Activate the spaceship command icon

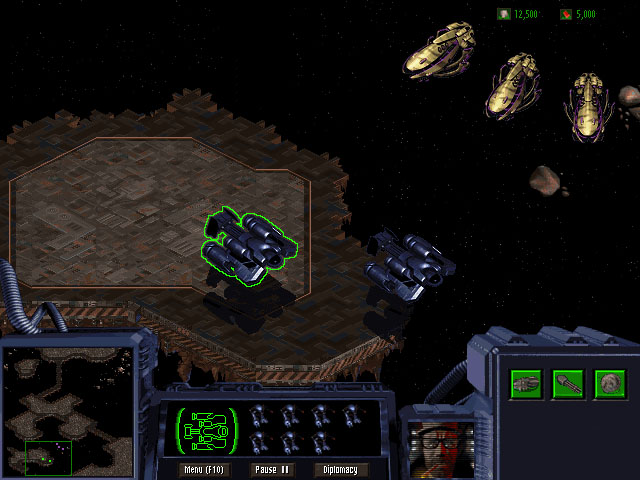[x=527, y=383]
